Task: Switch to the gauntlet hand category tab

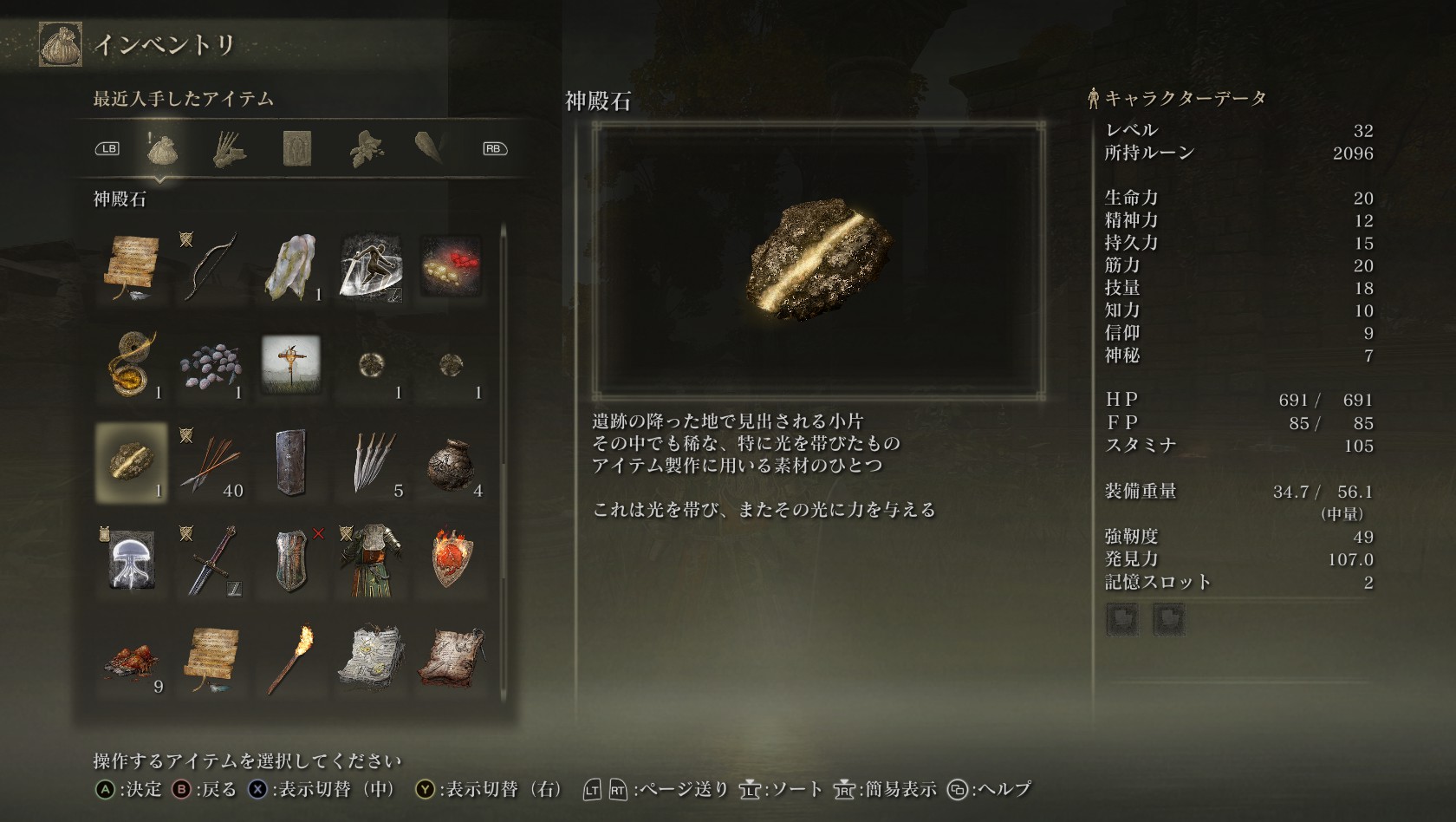Action: pos(230,149)
